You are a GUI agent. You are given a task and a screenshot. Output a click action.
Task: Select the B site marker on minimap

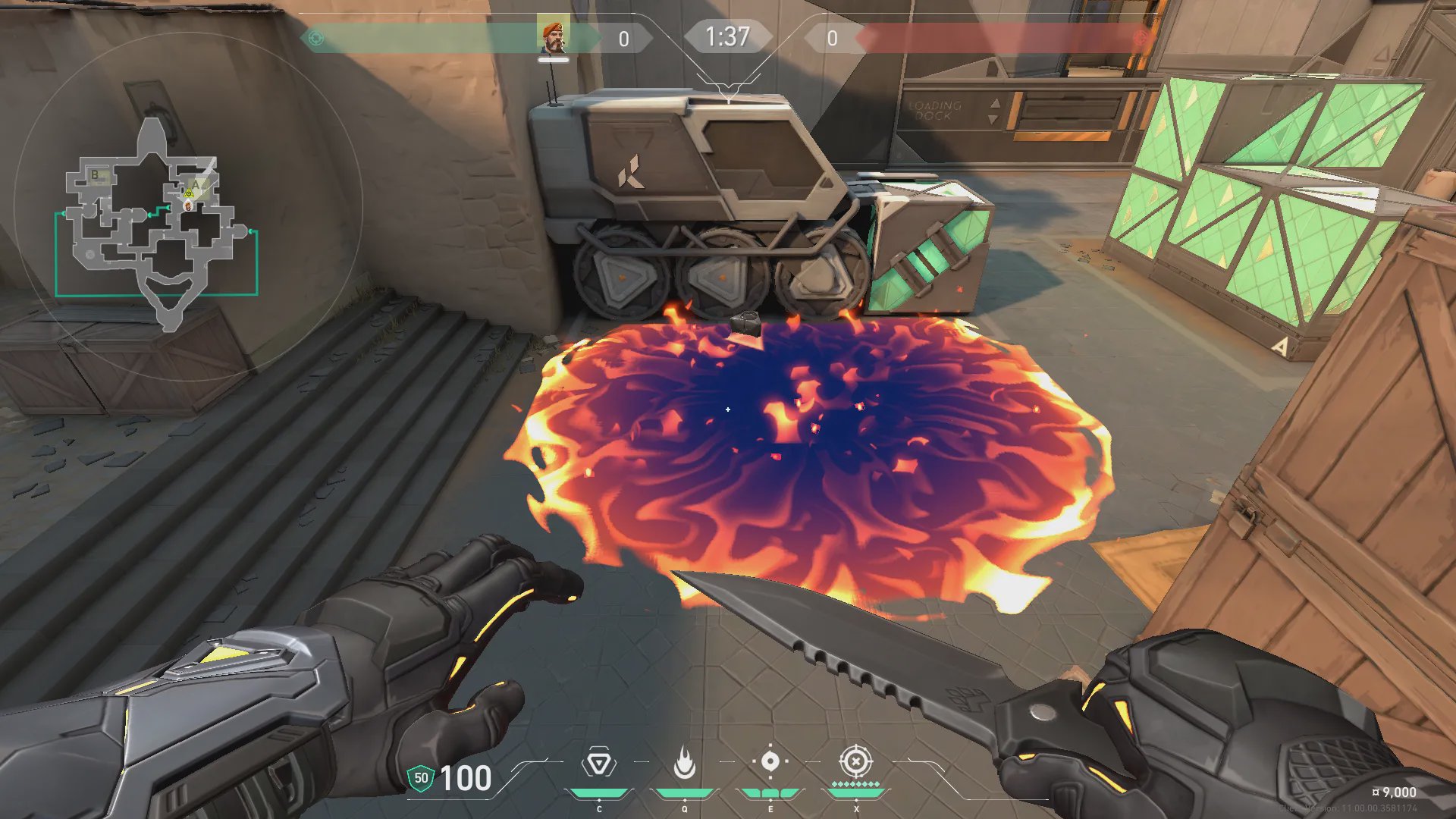pyautogui.click(x=96, y=175)
